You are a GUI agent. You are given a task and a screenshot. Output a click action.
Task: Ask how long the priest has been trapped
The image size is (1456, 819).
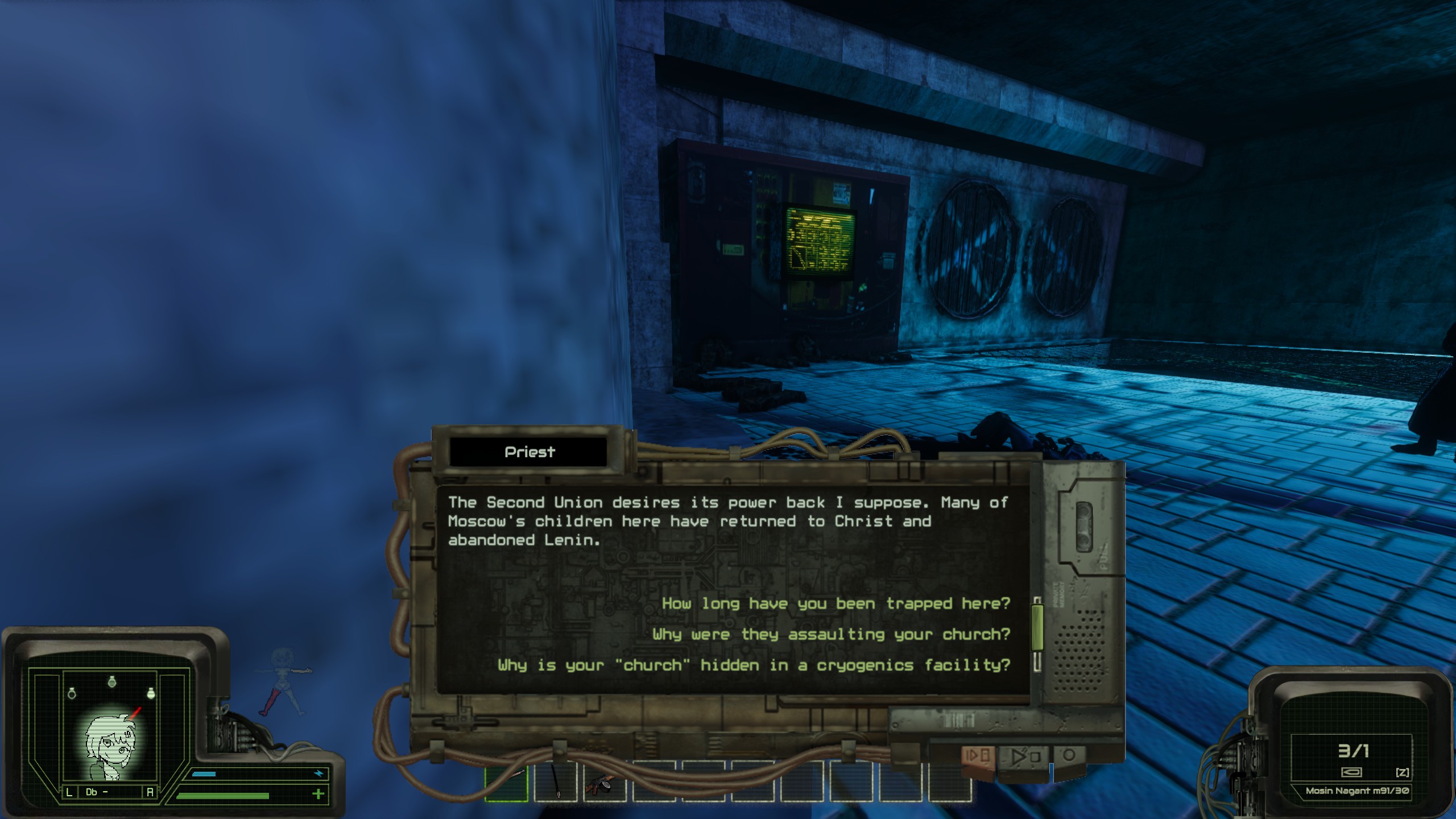click(x=835, y=603)
